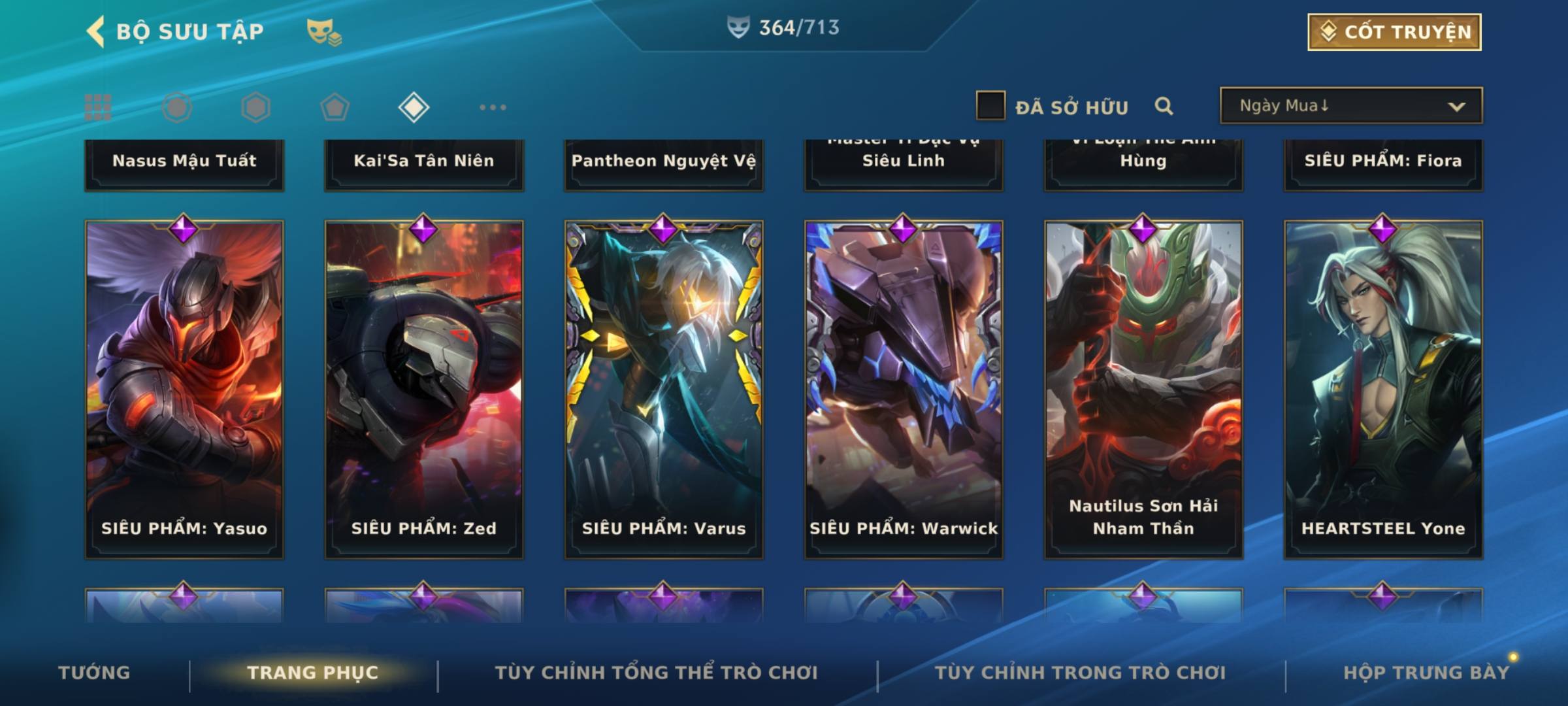The height and width of the screenshot is (706, 1568).
Task: Open the Ngày Mua sort dropdown
Action: tap(1350, 106)
